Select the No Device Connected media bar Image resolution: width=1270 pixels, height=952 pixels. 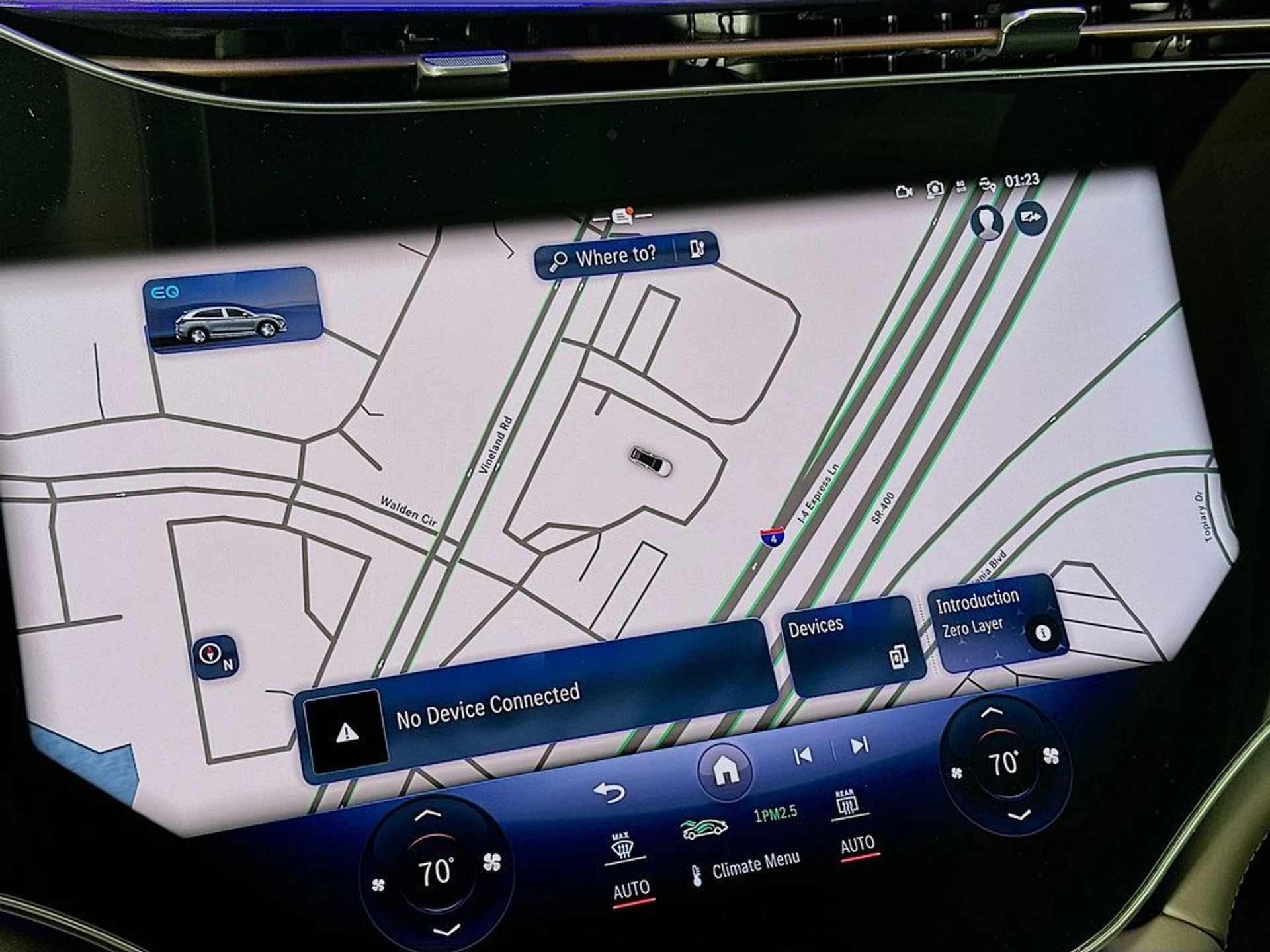click(536, 707)
